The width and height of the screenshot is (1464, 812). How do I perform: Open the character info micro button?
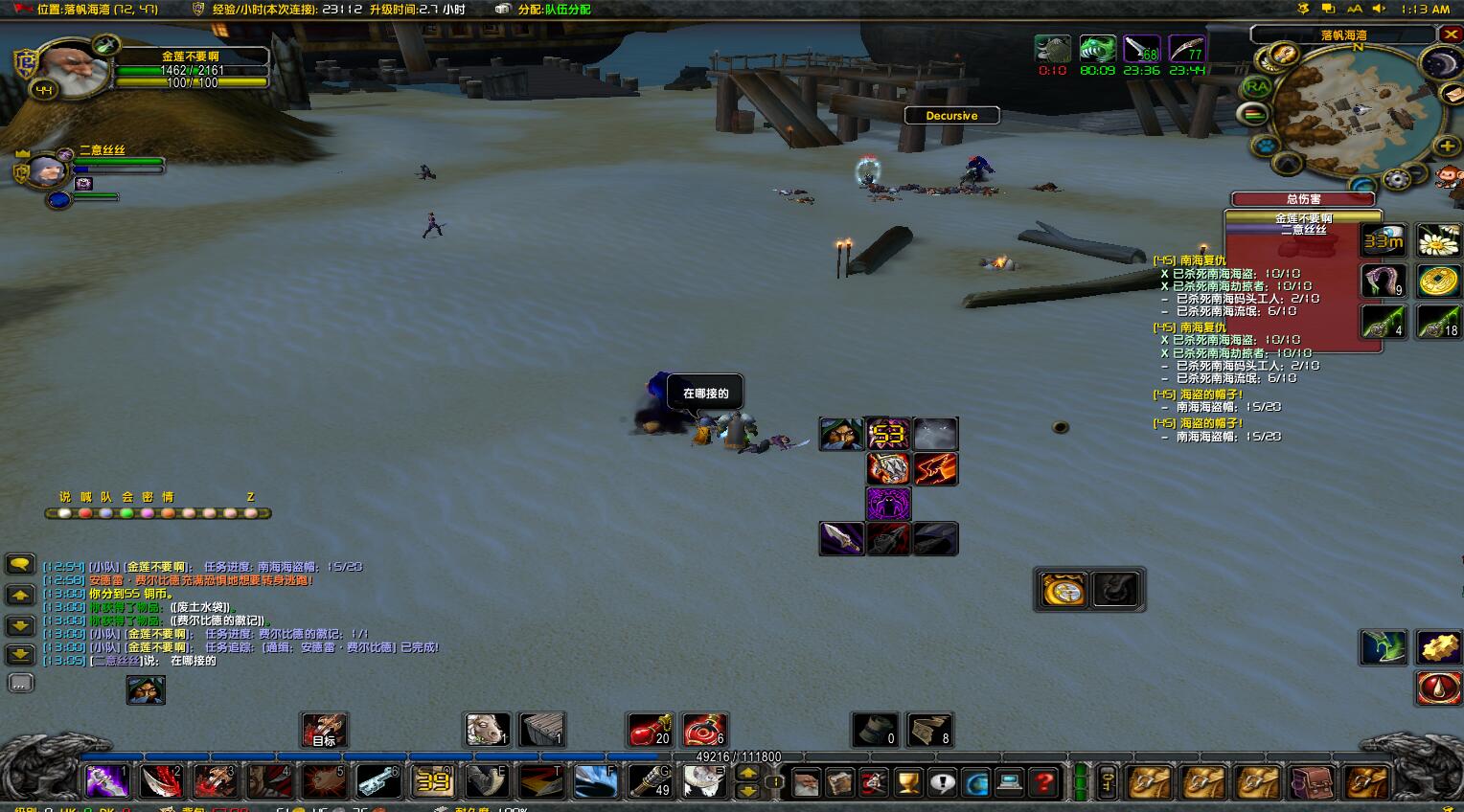[x=806, y=782]
